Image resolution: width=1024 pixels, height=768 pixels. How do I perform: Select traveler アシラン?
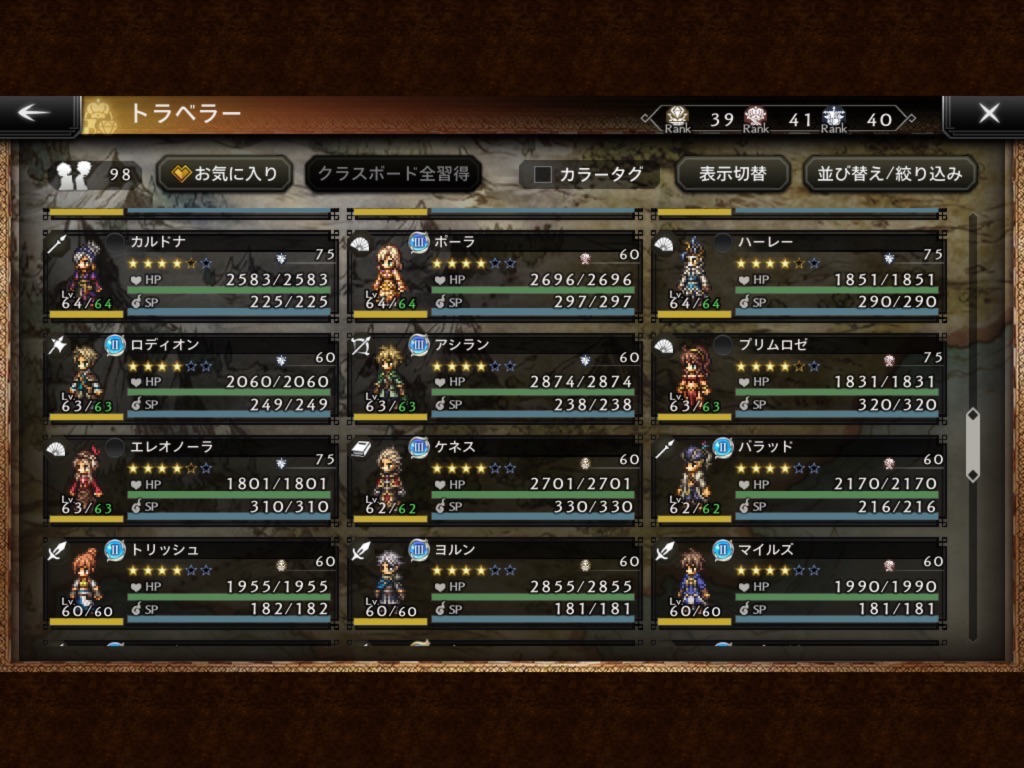(x=494, y=377)
